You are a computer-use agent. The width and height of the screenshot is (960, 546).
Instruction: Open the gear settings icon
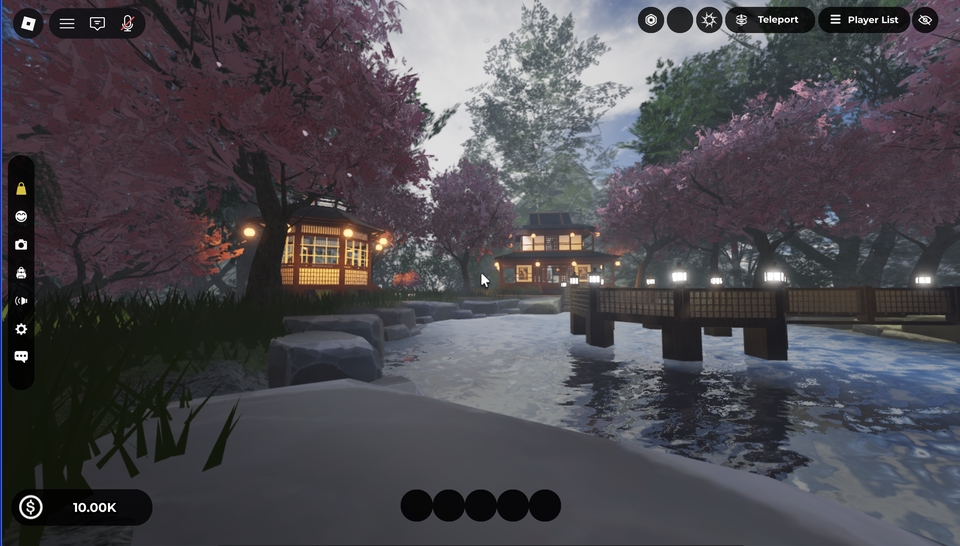tap(21, 329)
